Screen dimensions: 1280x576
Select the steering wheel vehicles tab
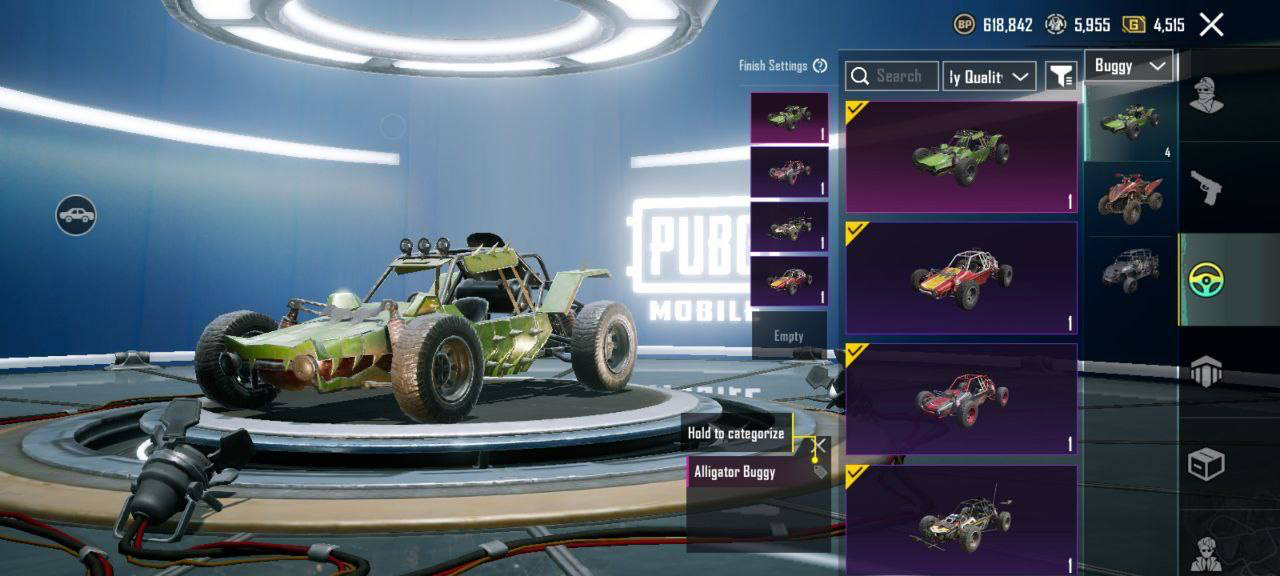(1206, 279)
